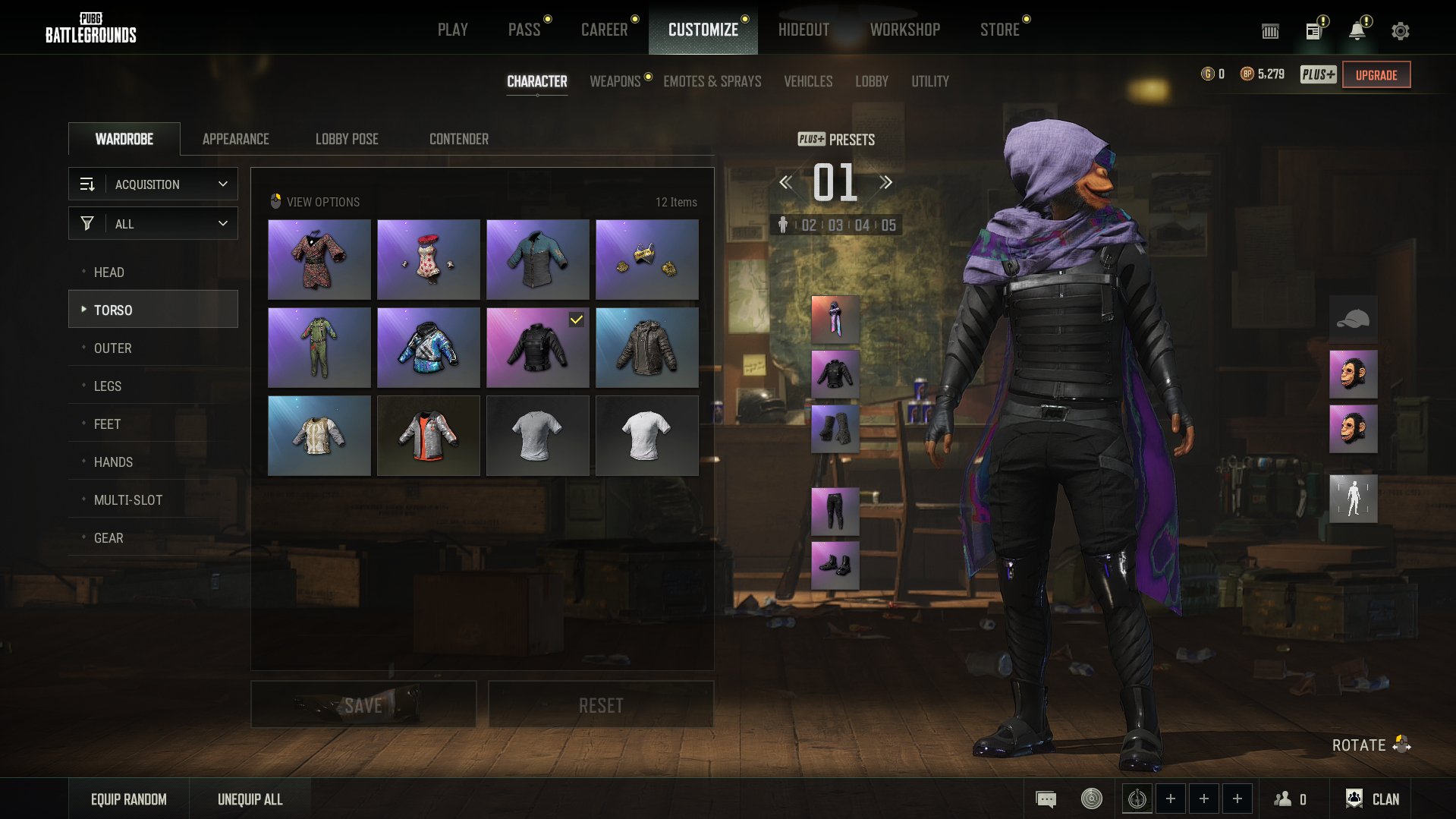Go to the next preset arrow
The height and width of the screenshot is (819, 1456).
coord(885,182)
